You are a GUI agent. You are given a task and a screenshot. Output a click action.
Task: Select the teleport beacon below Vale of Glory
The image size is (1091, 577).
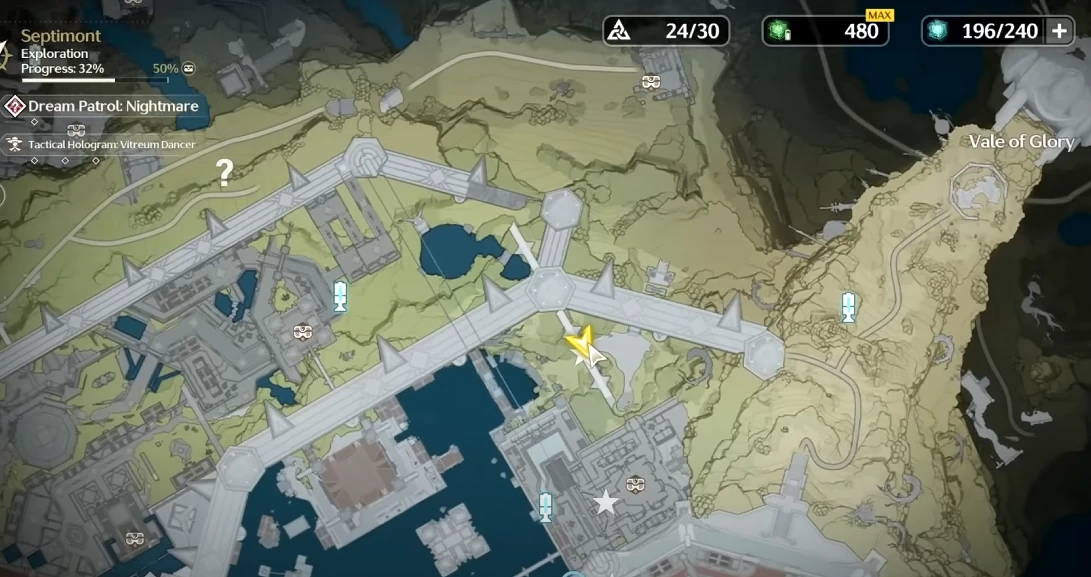coord(848,307)
